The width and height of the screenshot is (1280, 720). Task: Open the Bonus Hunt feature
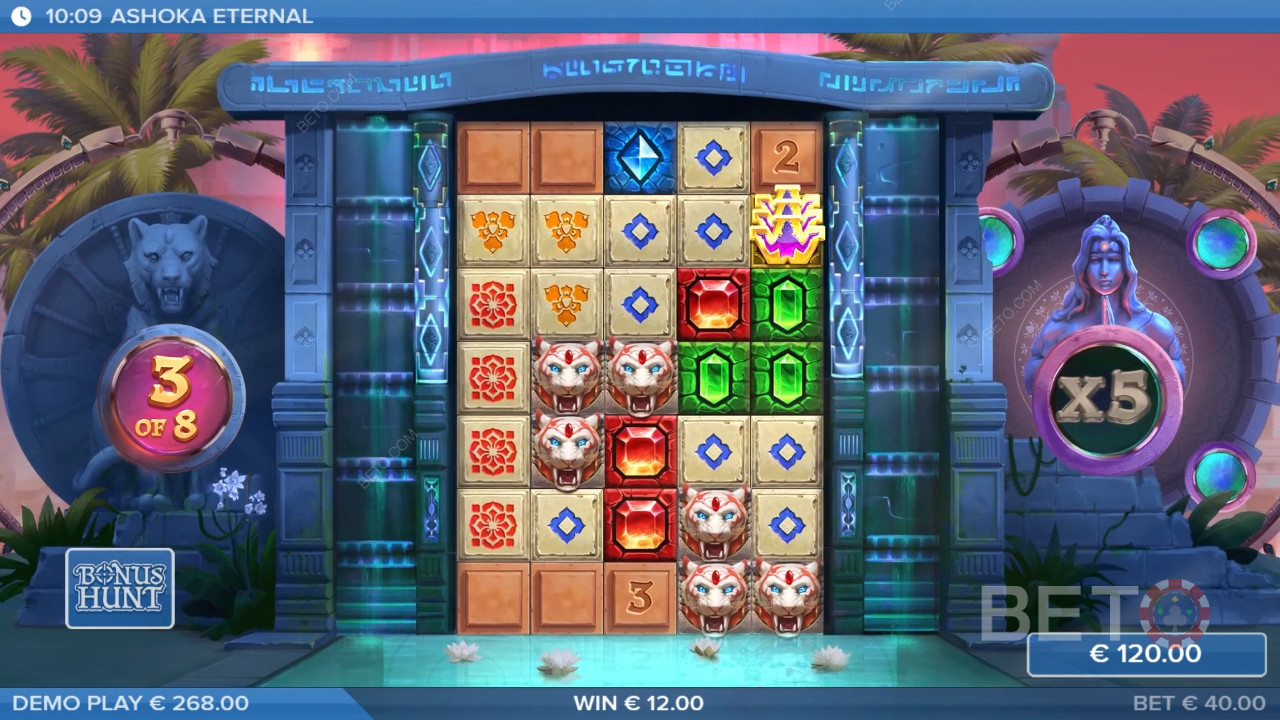120,588
